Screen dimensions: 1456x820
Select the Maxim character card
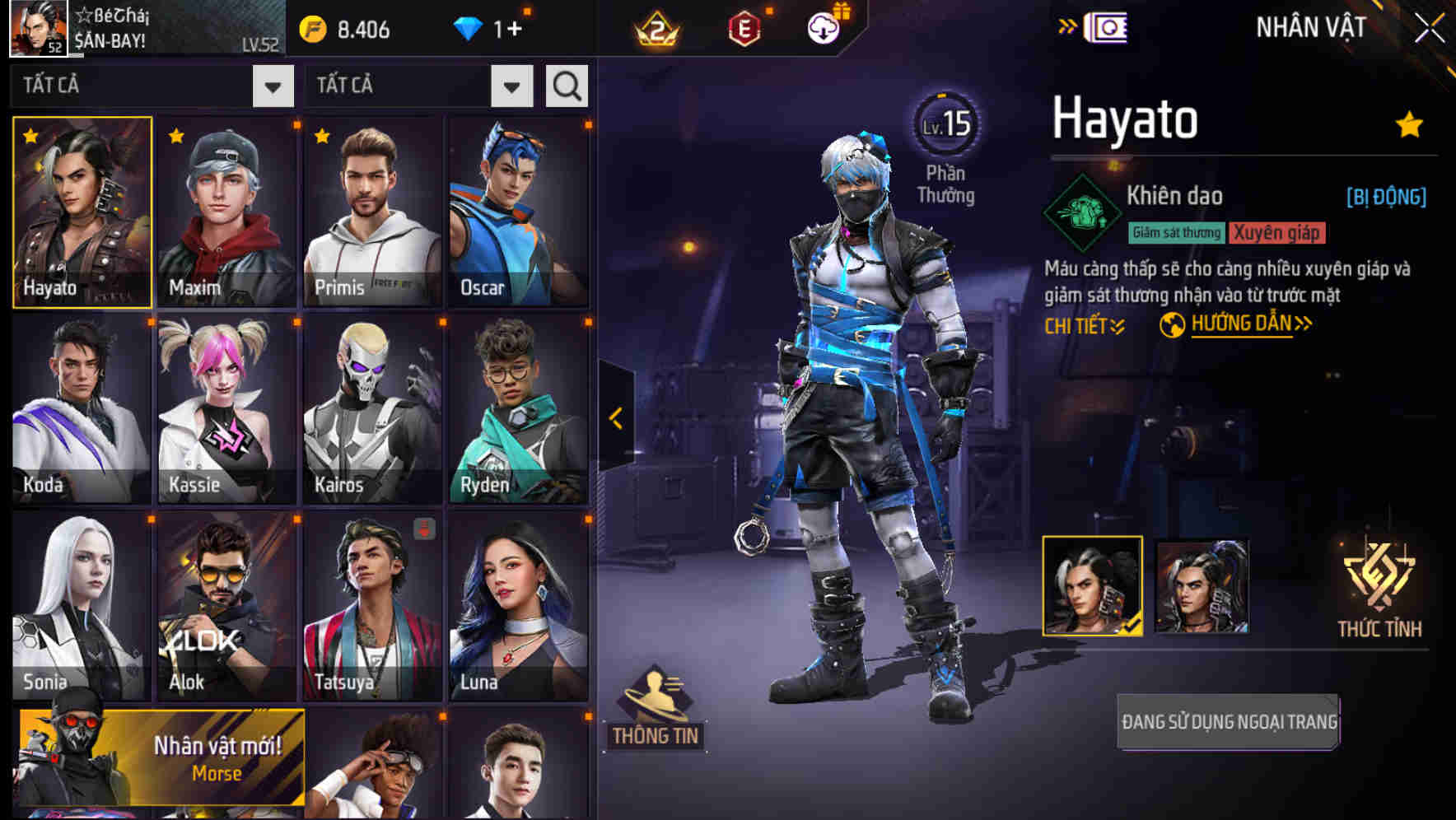point(227,212)
